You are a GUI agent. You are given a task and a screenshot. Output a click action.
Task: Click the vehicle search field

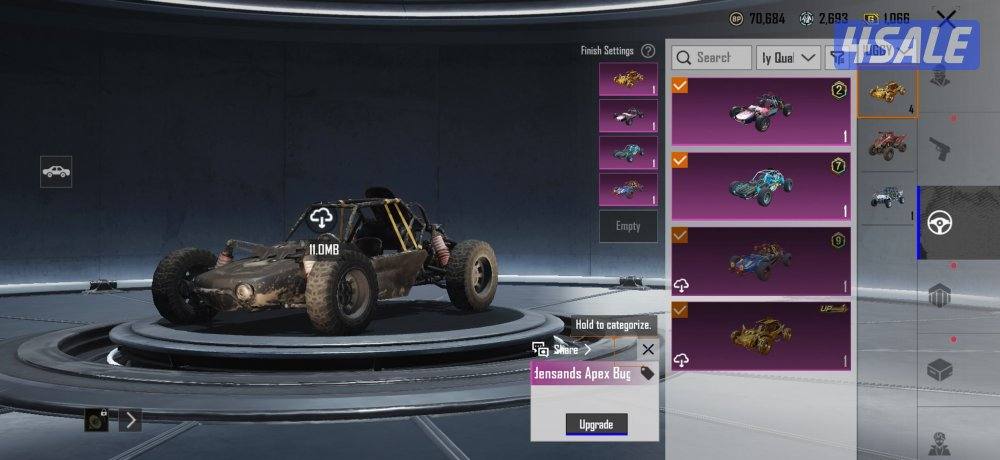point(712,58)
